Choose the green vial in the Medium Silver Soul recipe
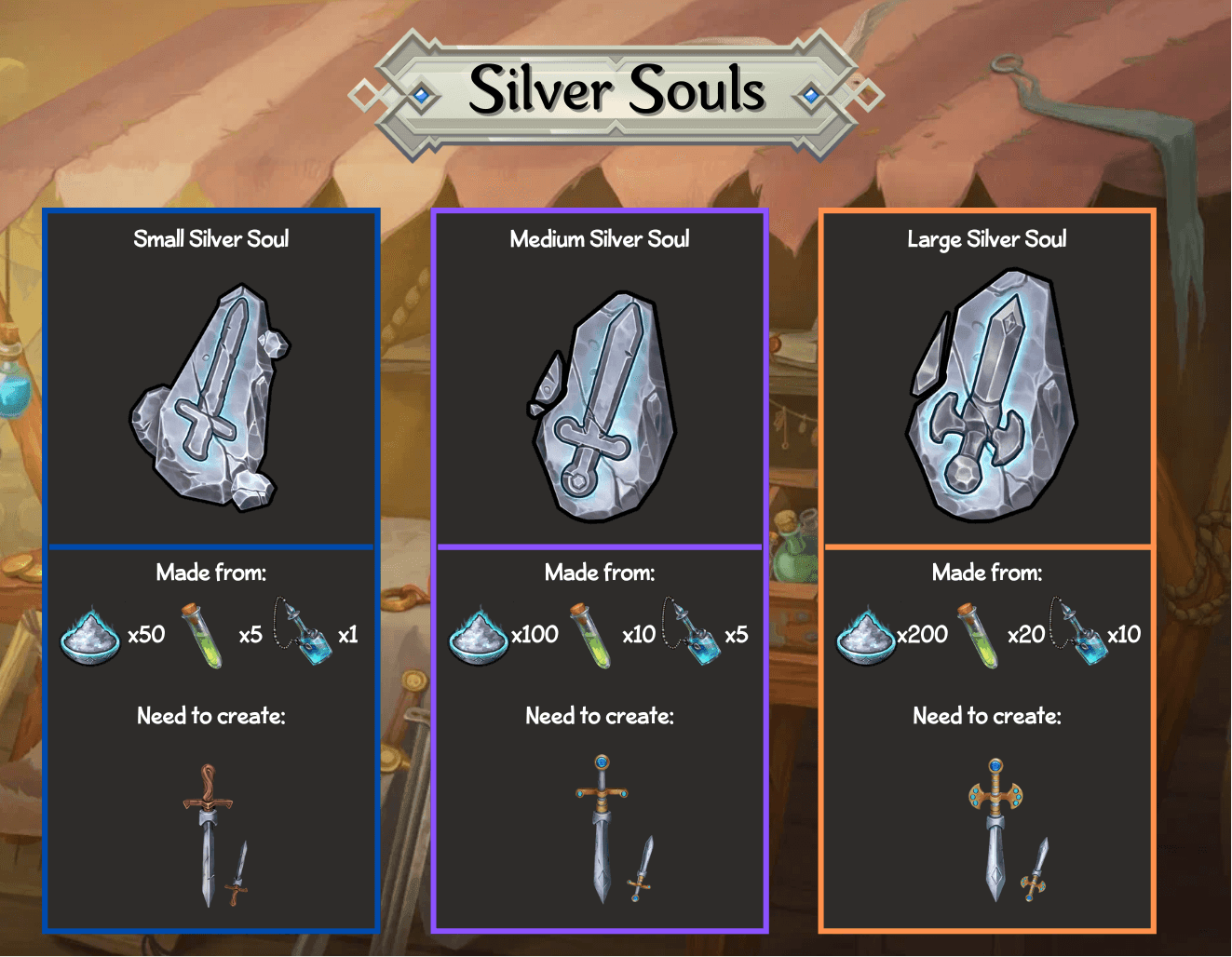 (591, 635)
